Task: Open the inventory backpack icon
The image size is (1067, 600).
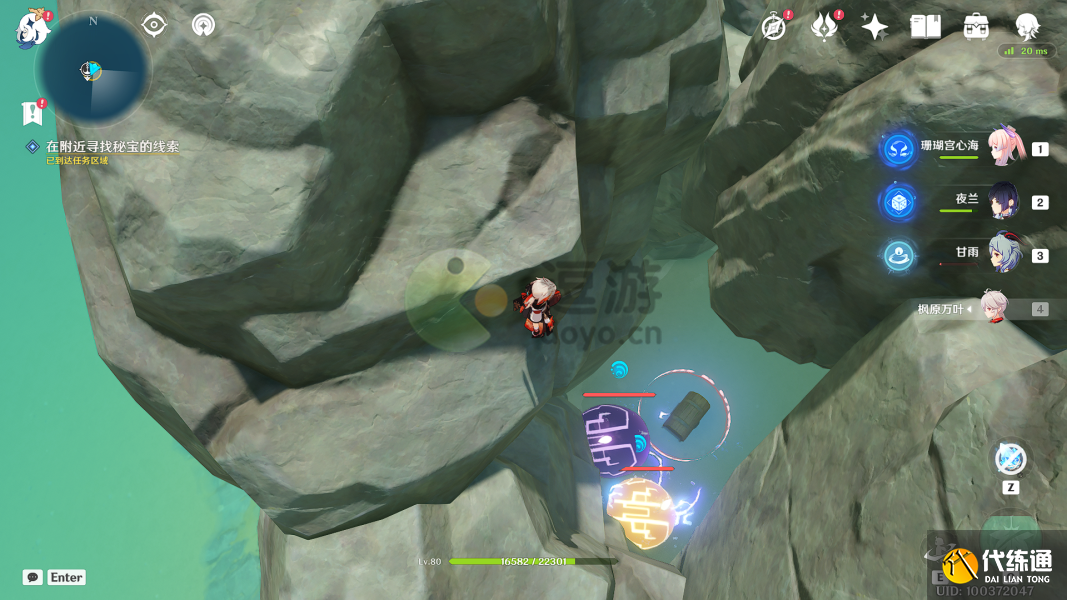Action: [976, 27]
